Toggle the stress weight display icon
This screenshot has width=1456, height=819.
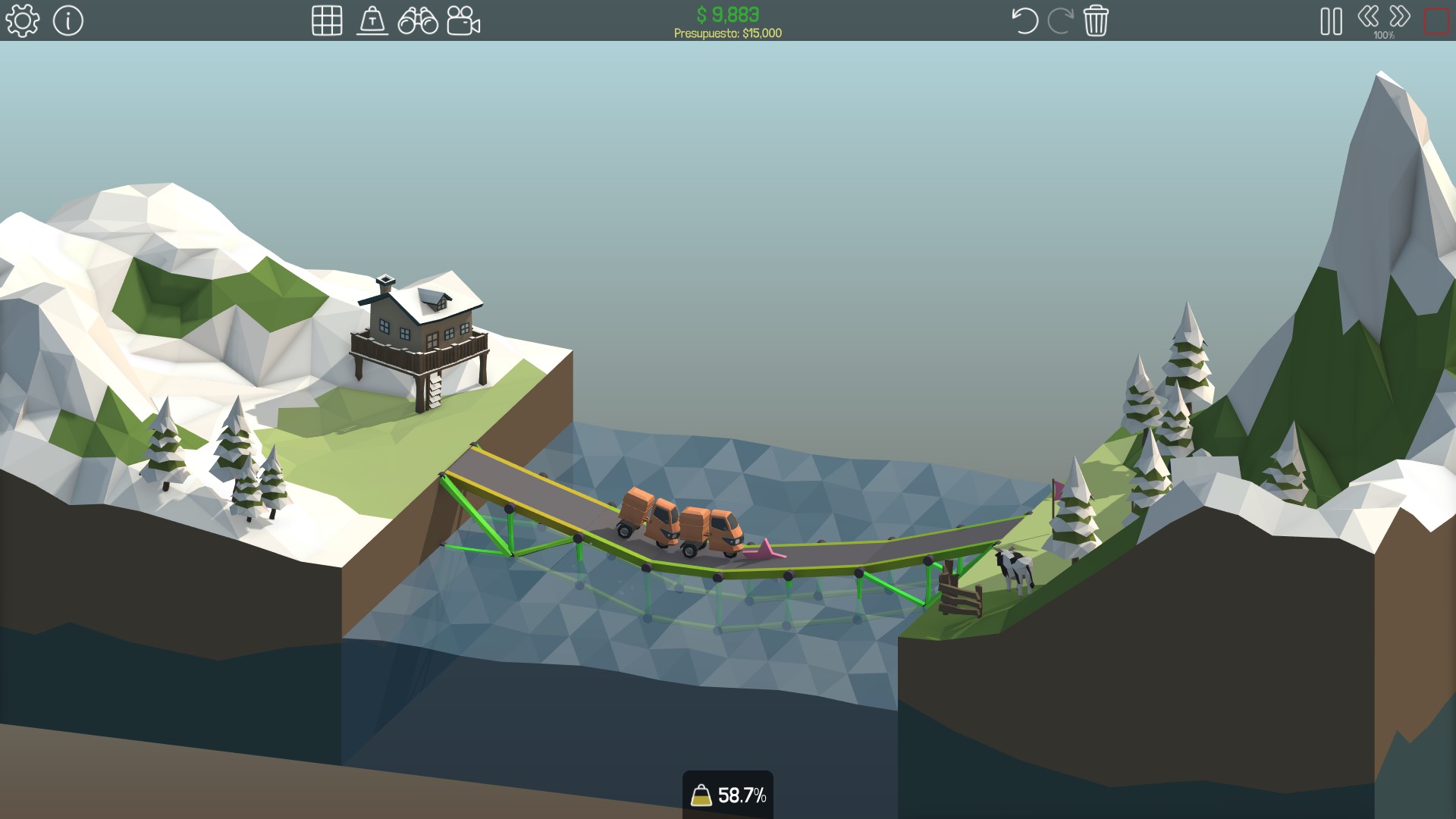tap(372, 20)
